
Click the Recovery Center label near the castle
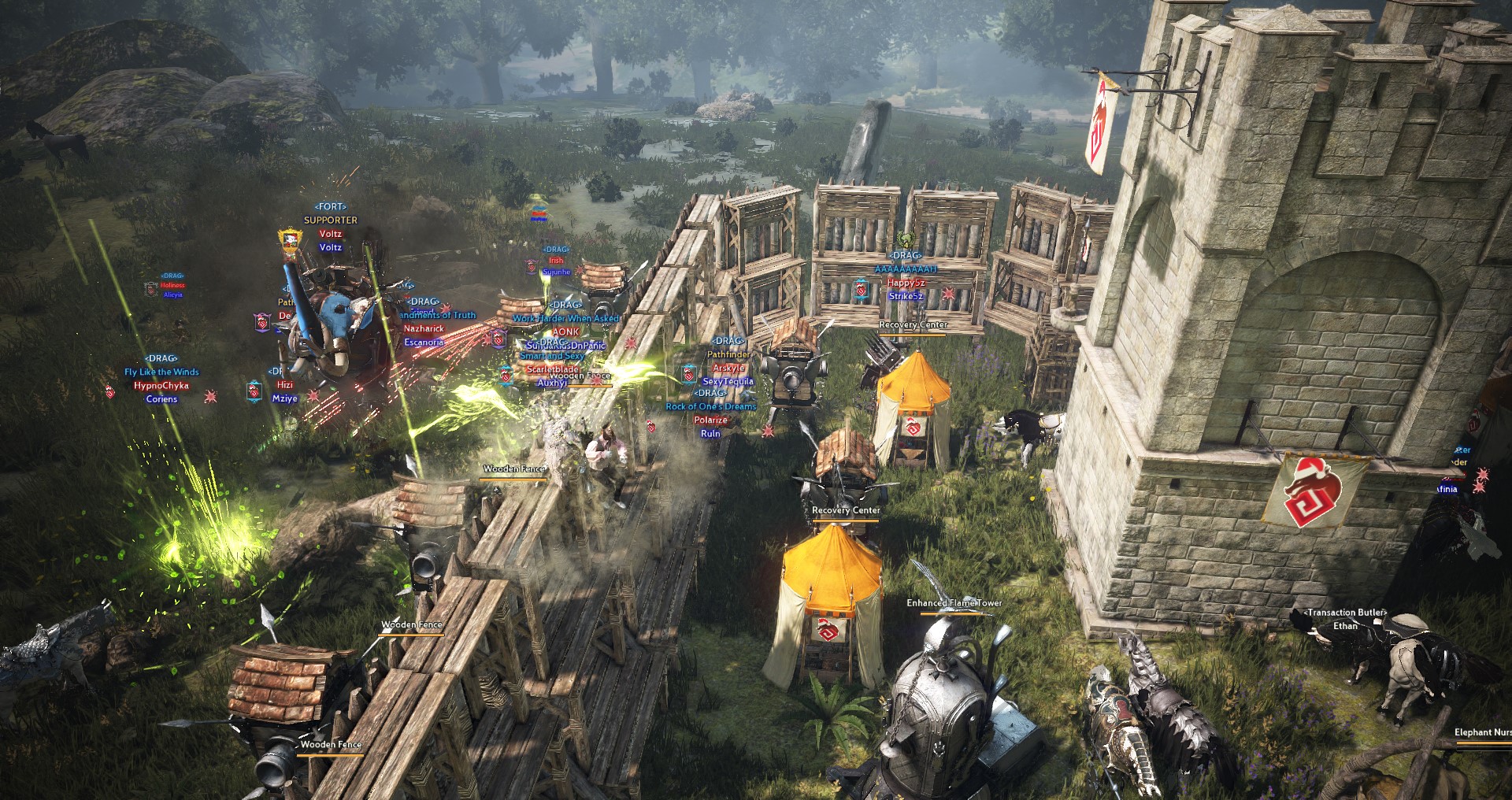pos(912,324)
